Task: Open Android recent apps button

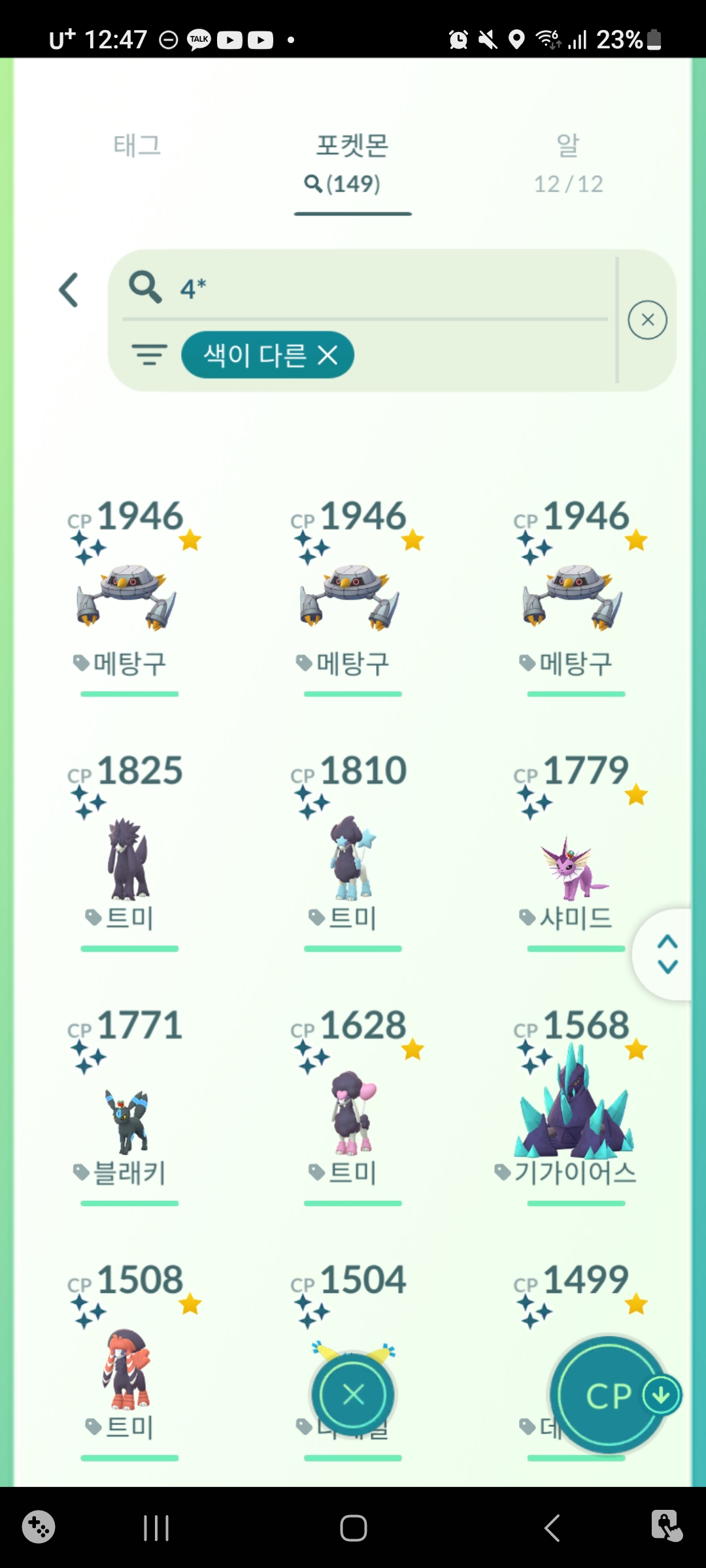Action: pyautogui.click(x=156, y=1528)
